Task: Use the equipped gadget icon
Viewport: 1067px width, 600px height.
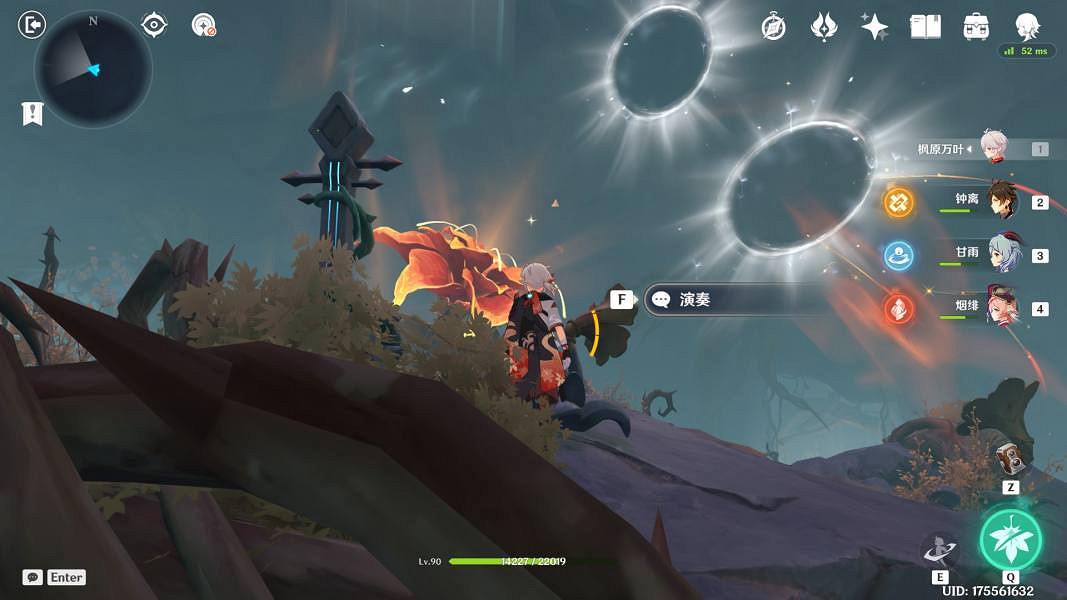Action: point(1012,459)
